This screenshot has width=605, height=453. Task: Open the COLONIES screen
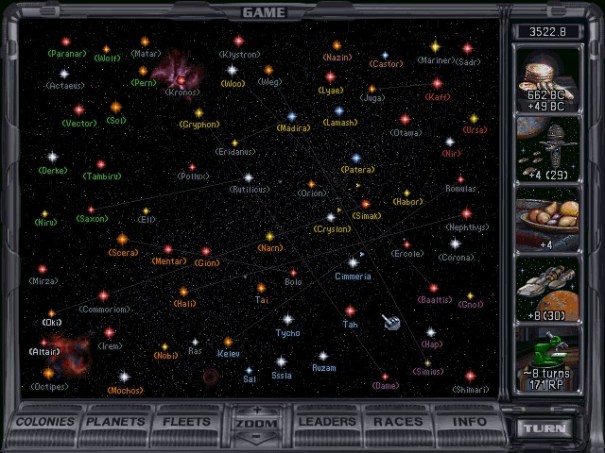45,422
